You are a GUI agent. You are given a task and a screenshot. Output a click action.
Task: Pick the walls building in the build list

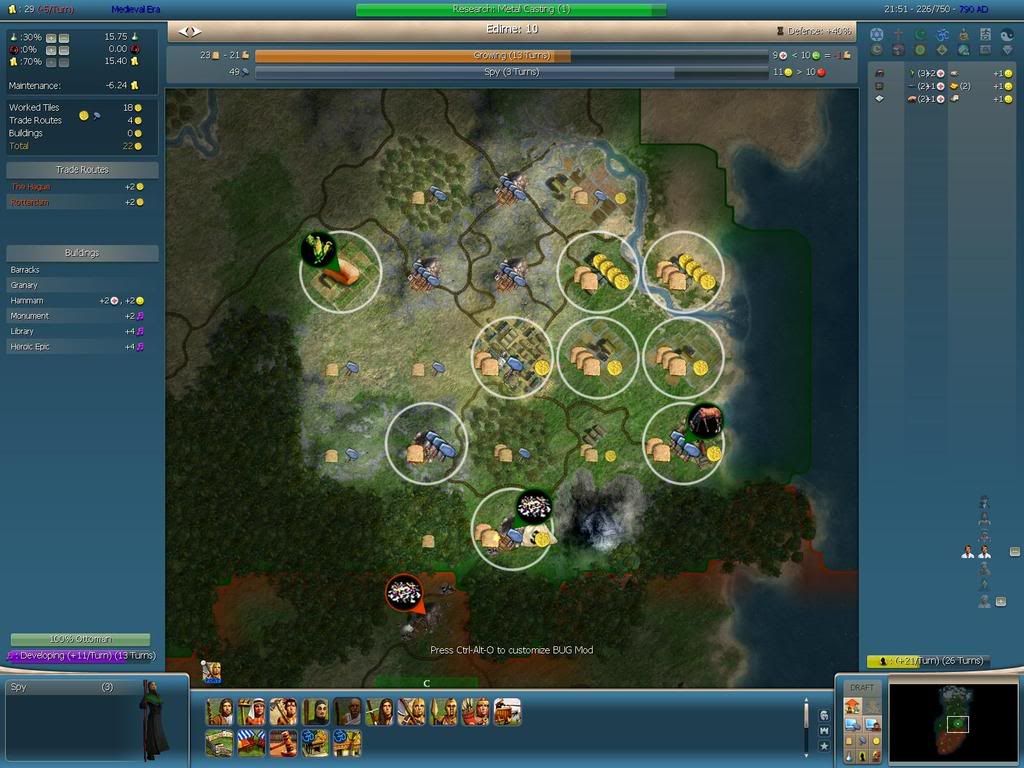pos(219,743)
